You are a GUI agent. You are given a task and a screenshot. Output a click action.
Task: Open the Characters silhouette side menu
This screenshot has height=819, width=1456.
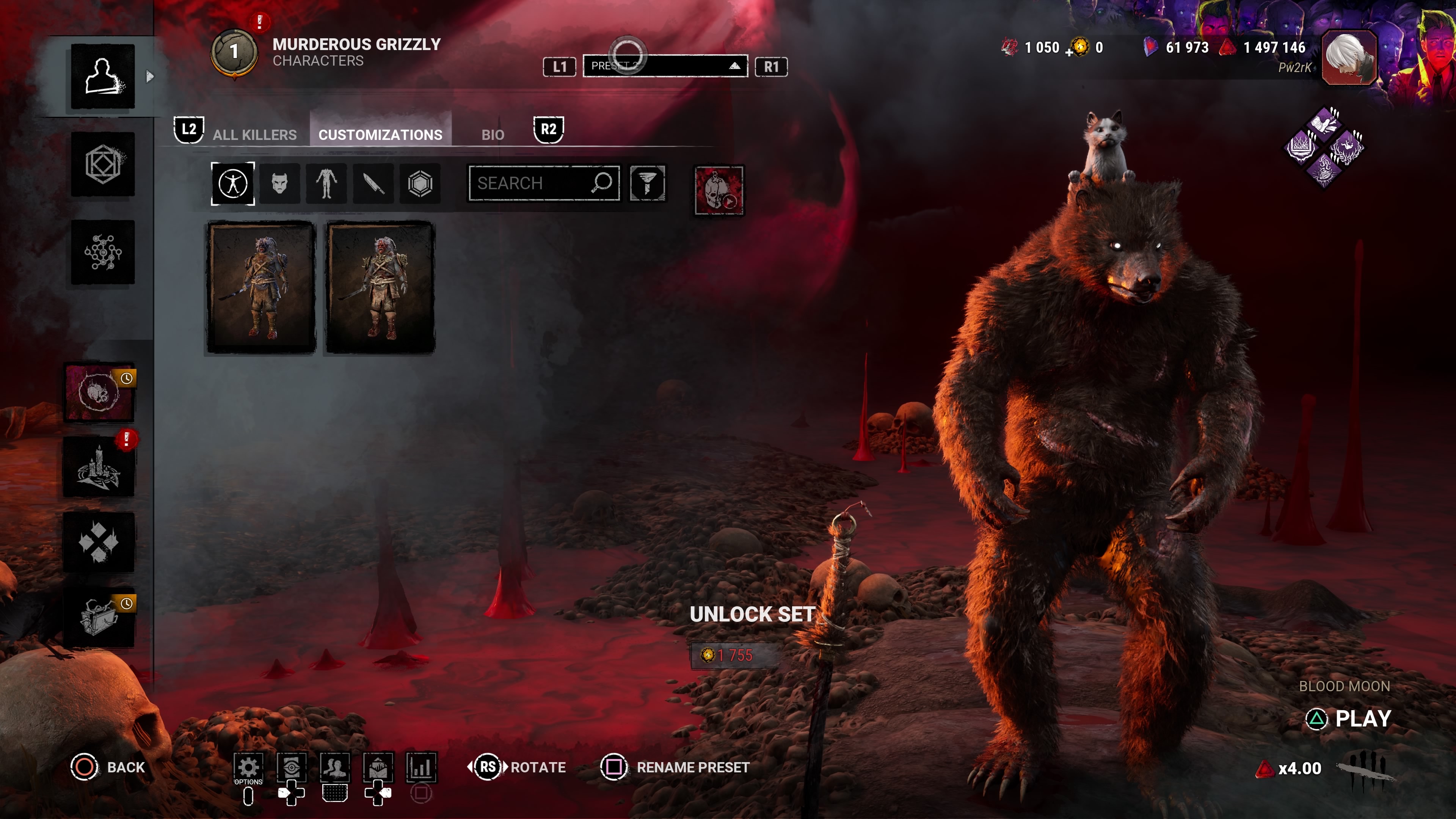tap(103, 76)
